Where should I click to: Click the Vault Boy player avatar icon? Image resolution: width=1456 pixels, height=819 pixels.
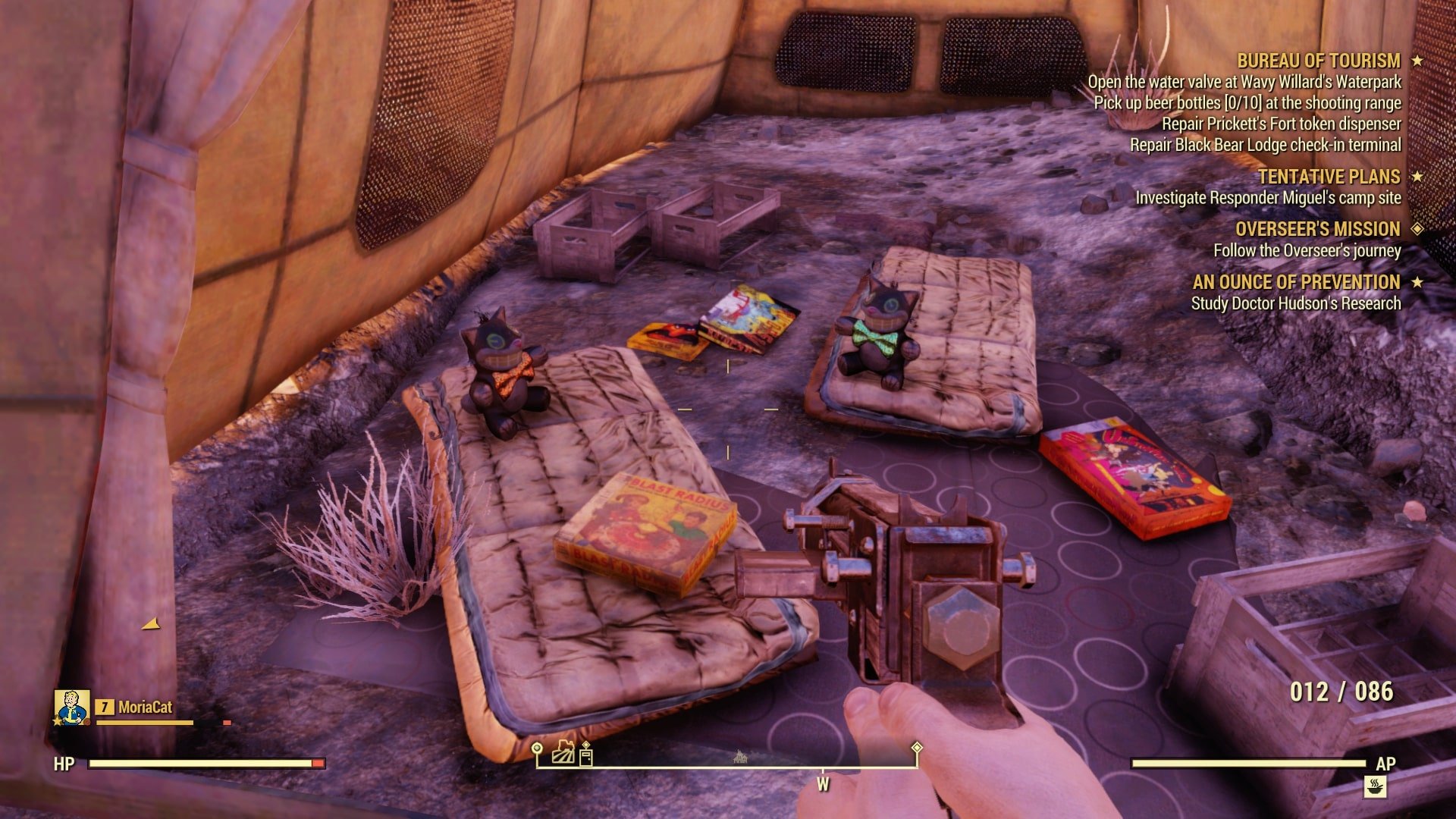pos(72,708)
